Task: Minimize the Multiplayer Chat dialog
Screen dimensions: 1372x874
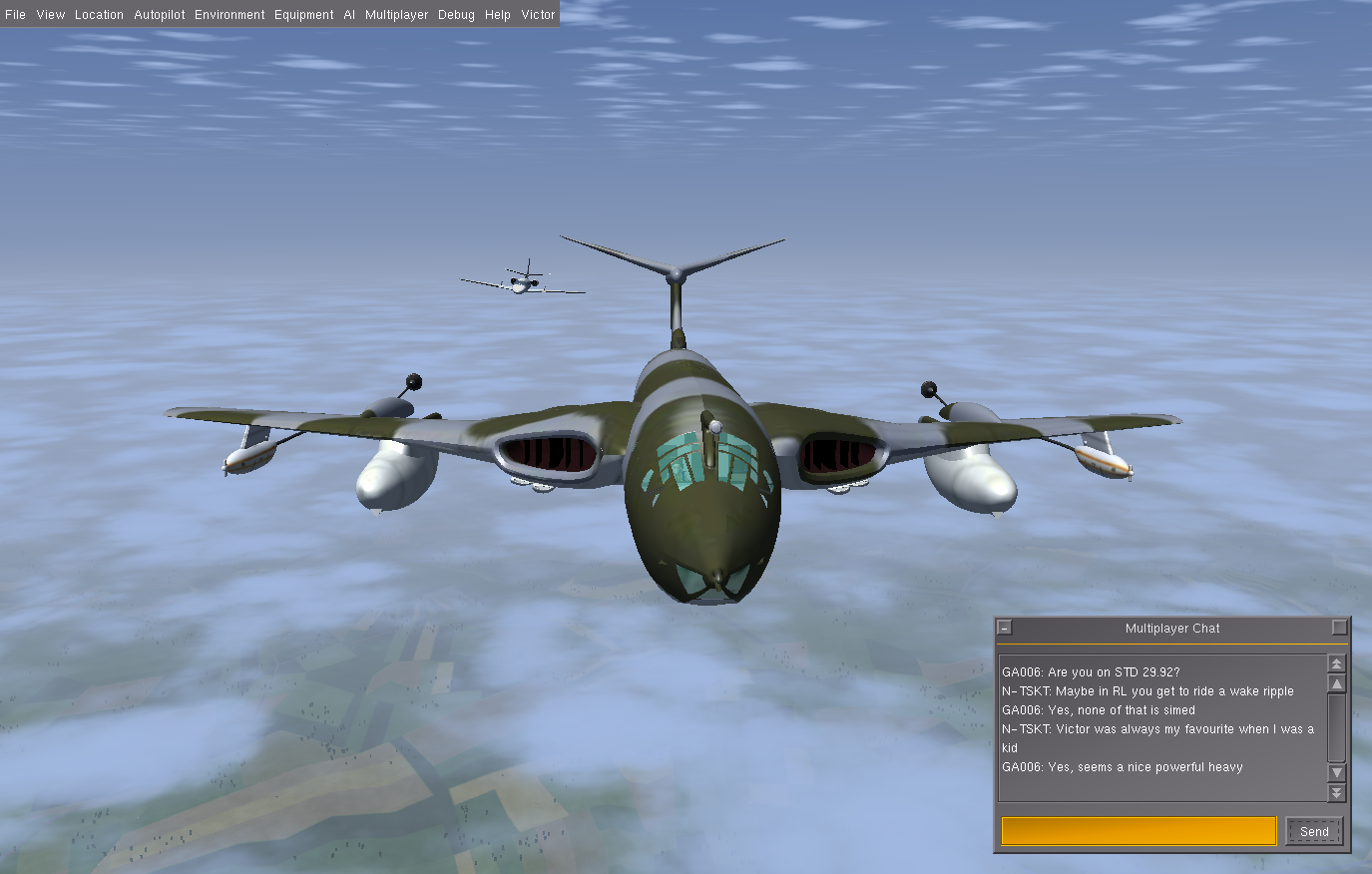Action: [1005, 628]
